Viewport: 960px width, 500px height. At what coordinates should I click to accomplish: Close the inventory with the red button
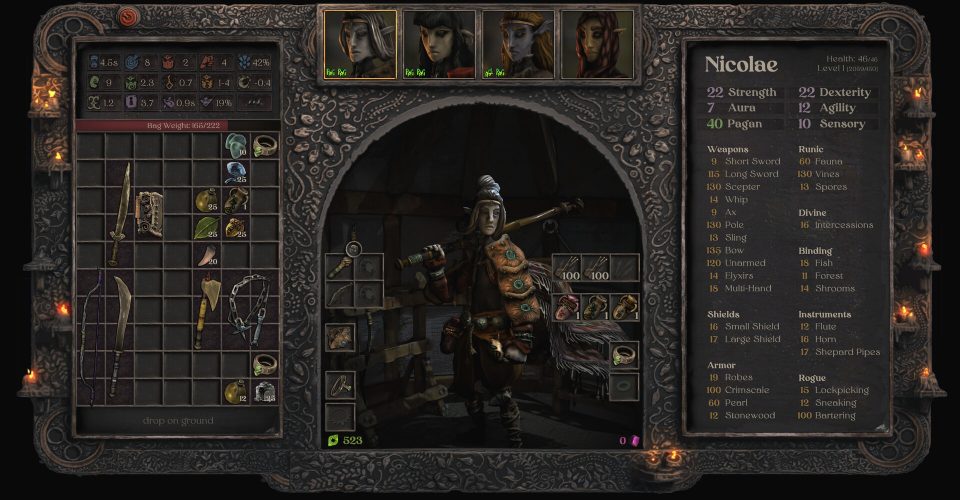129,17
